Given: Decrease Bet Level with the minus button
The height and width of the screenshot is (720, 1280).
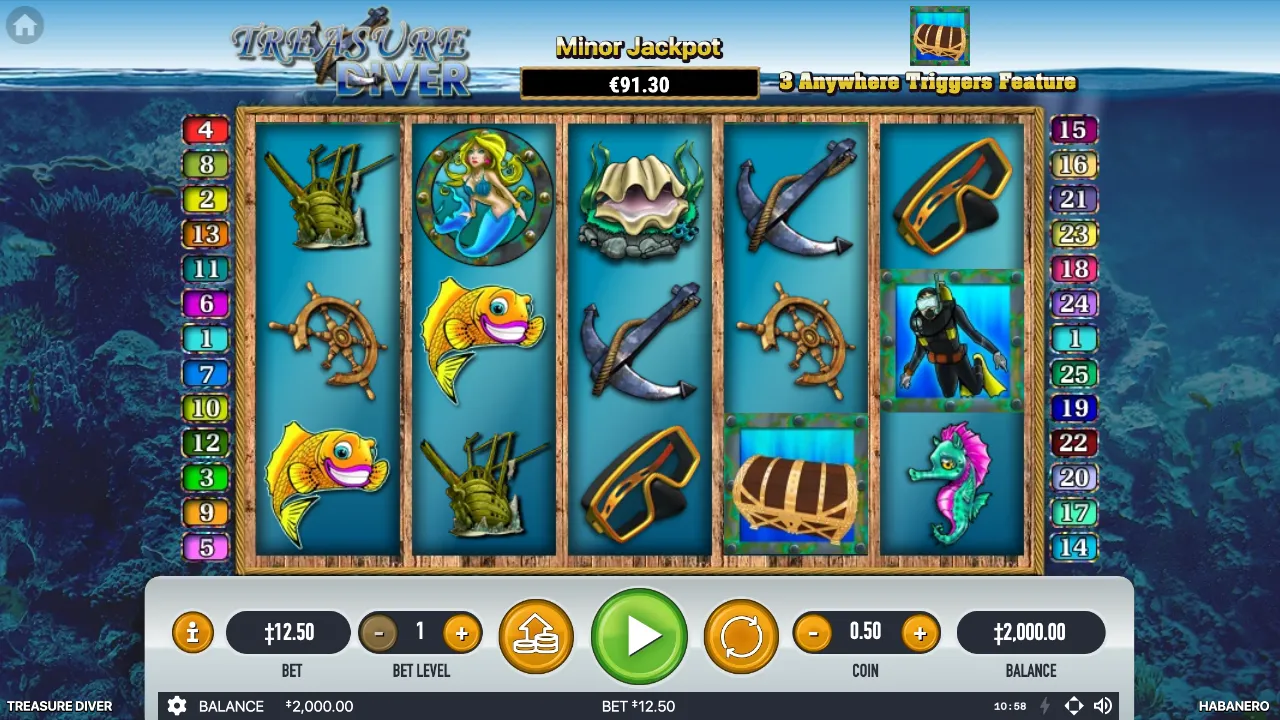Looking at the screenshot, I should [380, 632].
